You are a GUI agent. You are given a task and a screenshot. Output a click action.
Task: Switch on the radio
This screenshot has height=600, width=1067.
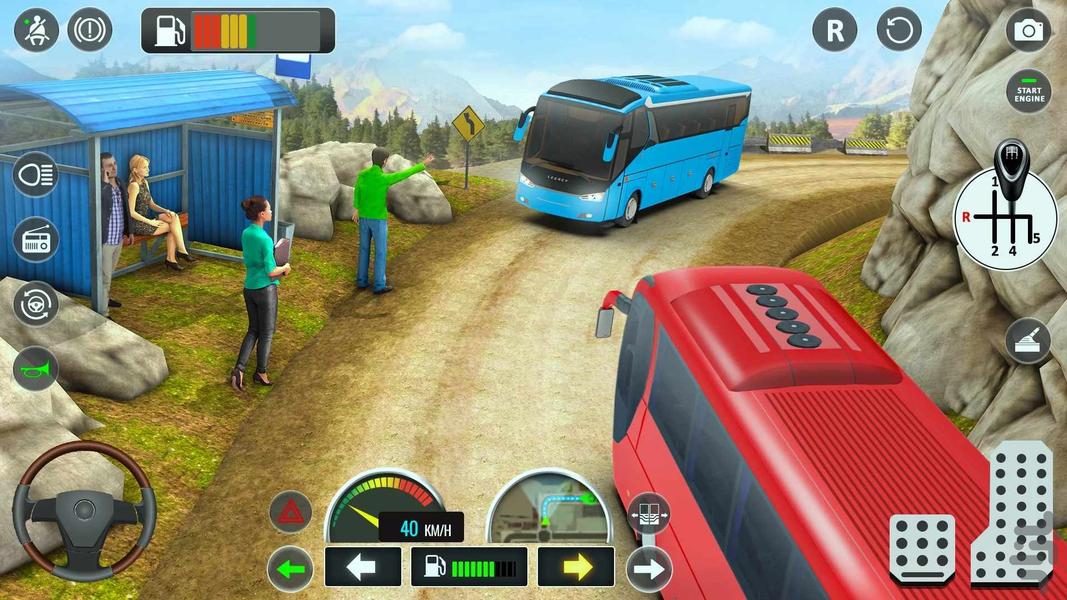(x=36, y=240)
